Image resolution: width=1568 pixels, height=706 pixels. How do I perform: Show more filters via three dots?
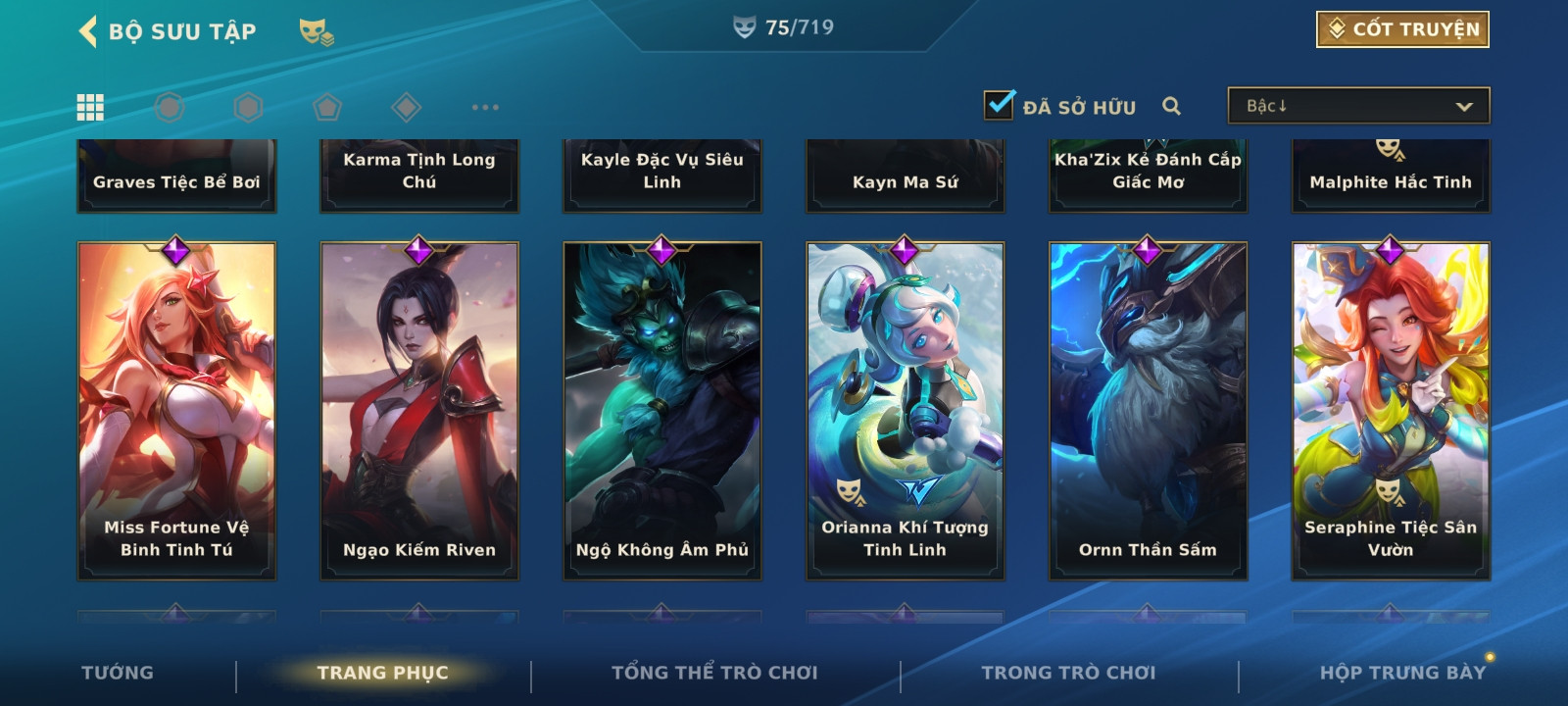[485, 107]
